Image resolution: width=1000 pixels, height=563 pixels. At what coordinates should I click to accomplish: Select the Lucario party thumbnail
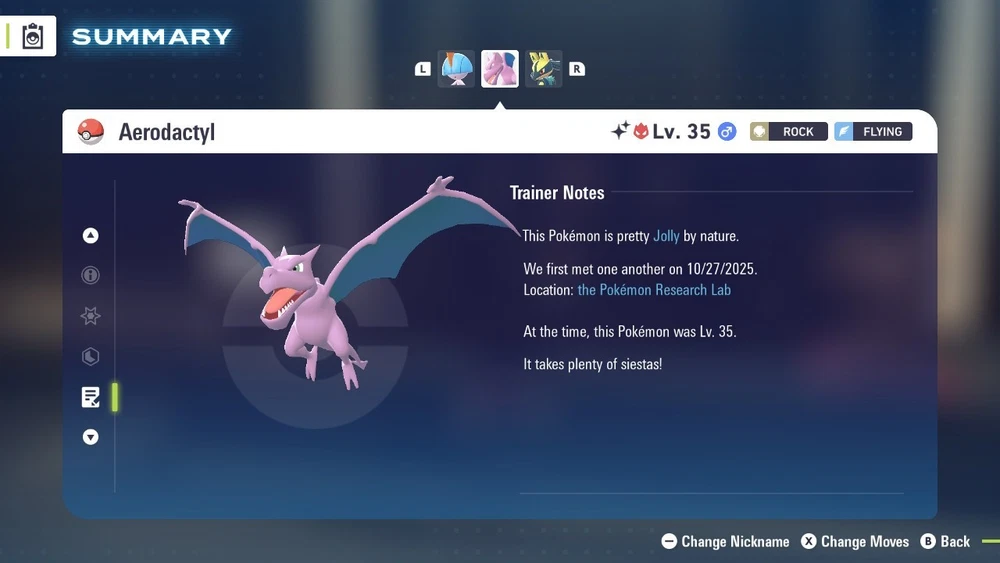(x=544, y=69)
